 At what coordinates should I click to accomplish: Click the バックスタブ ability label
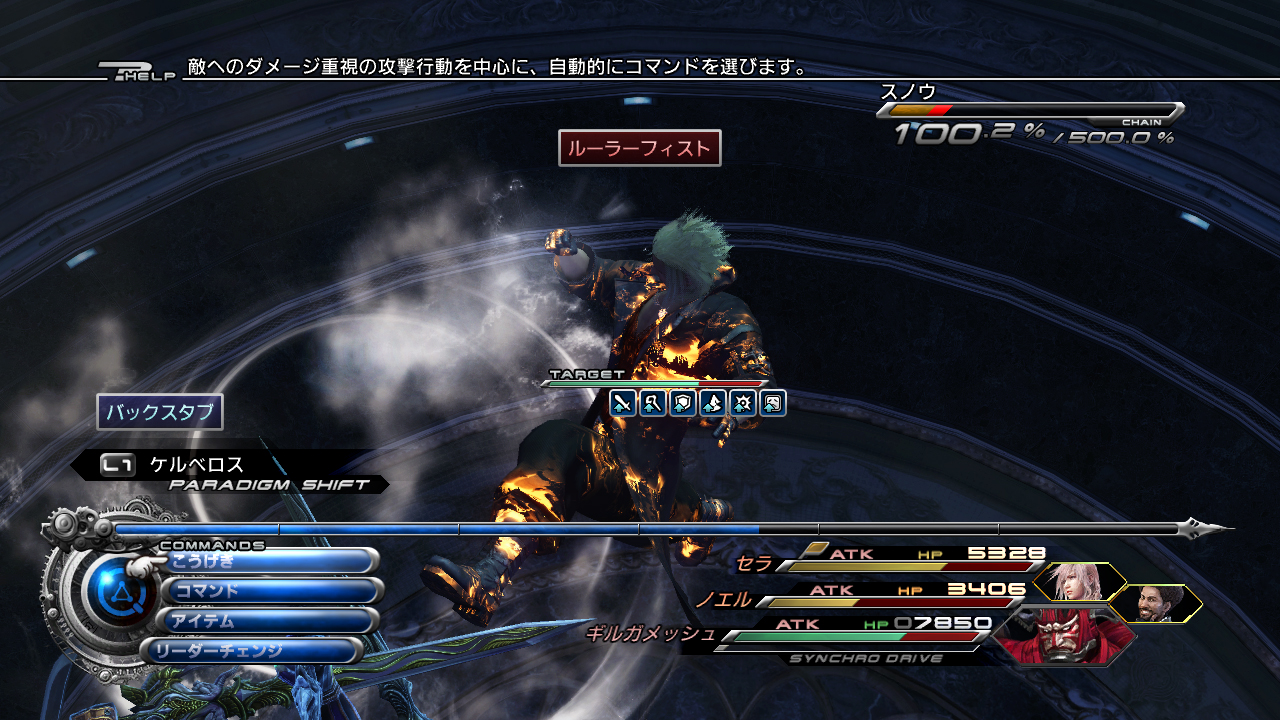[160, 412]
